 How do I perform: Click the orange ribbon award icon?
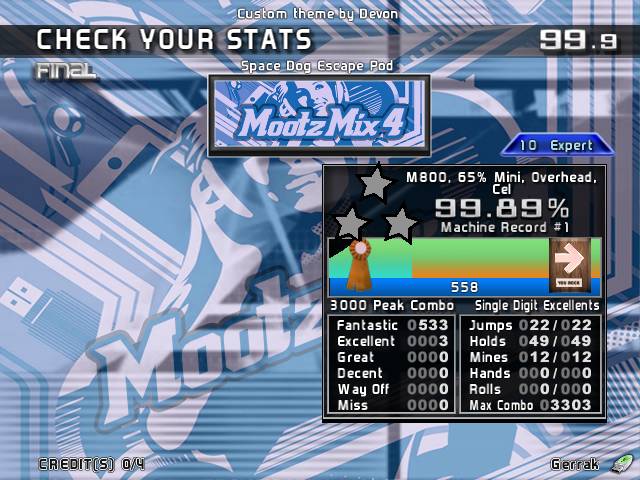pos(359,261)
